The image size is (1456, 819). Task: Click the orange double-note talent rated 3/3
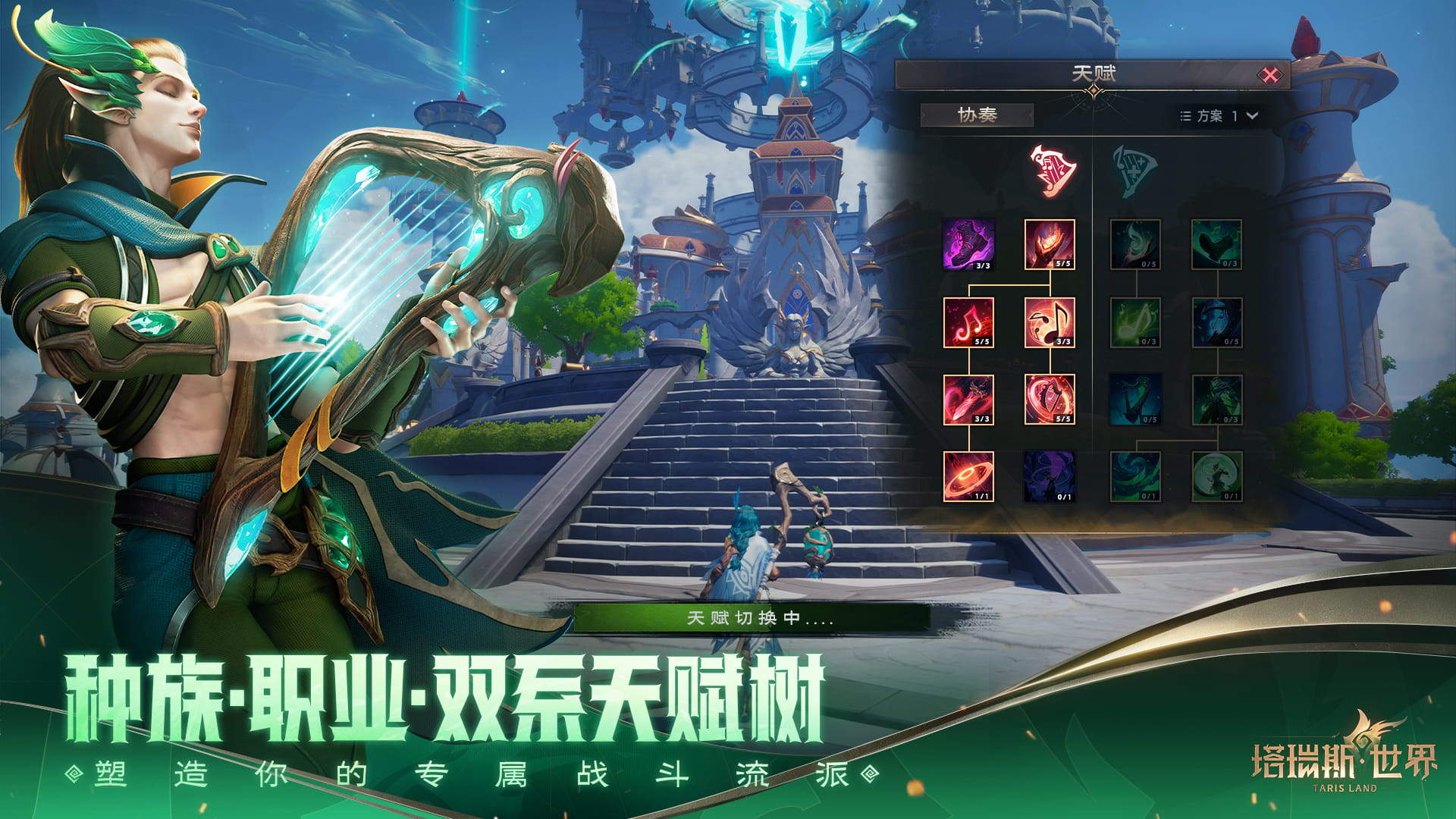coord(1050,322)
